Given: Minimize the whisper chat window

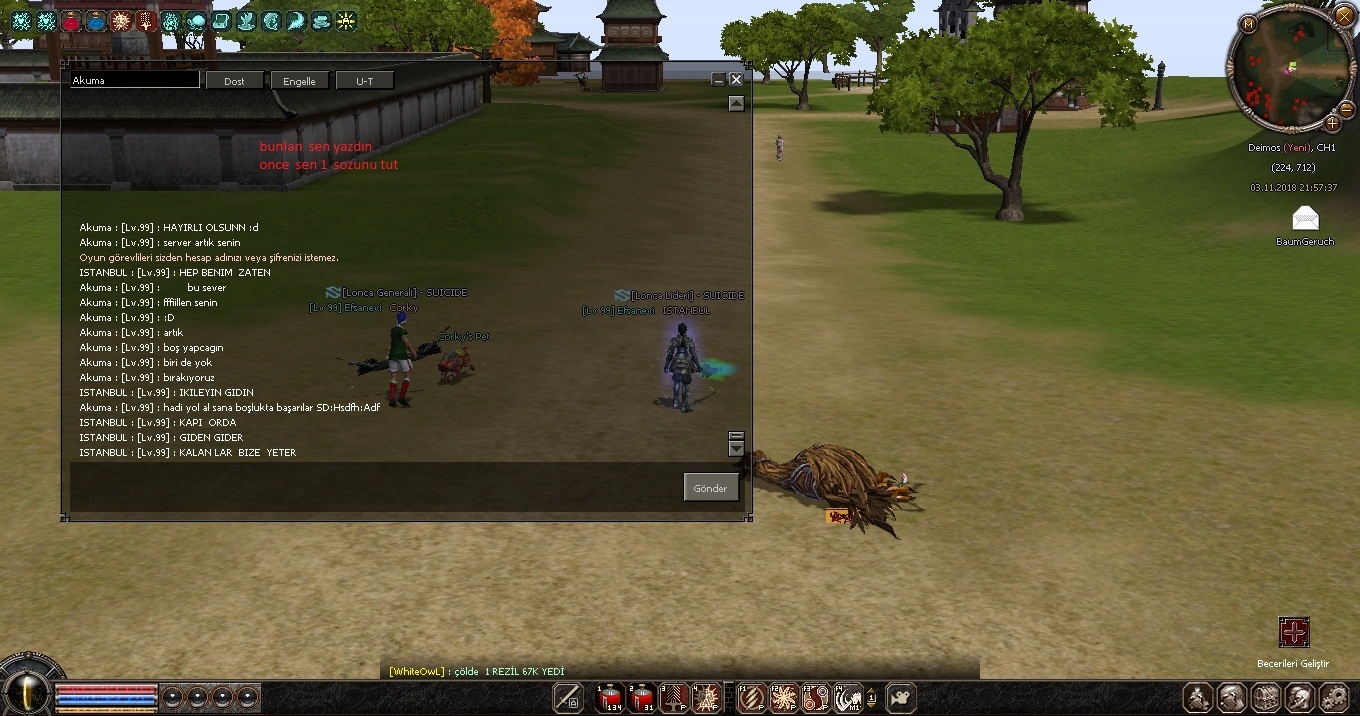Looking at the screenshot, I should [x=718, y=80].
